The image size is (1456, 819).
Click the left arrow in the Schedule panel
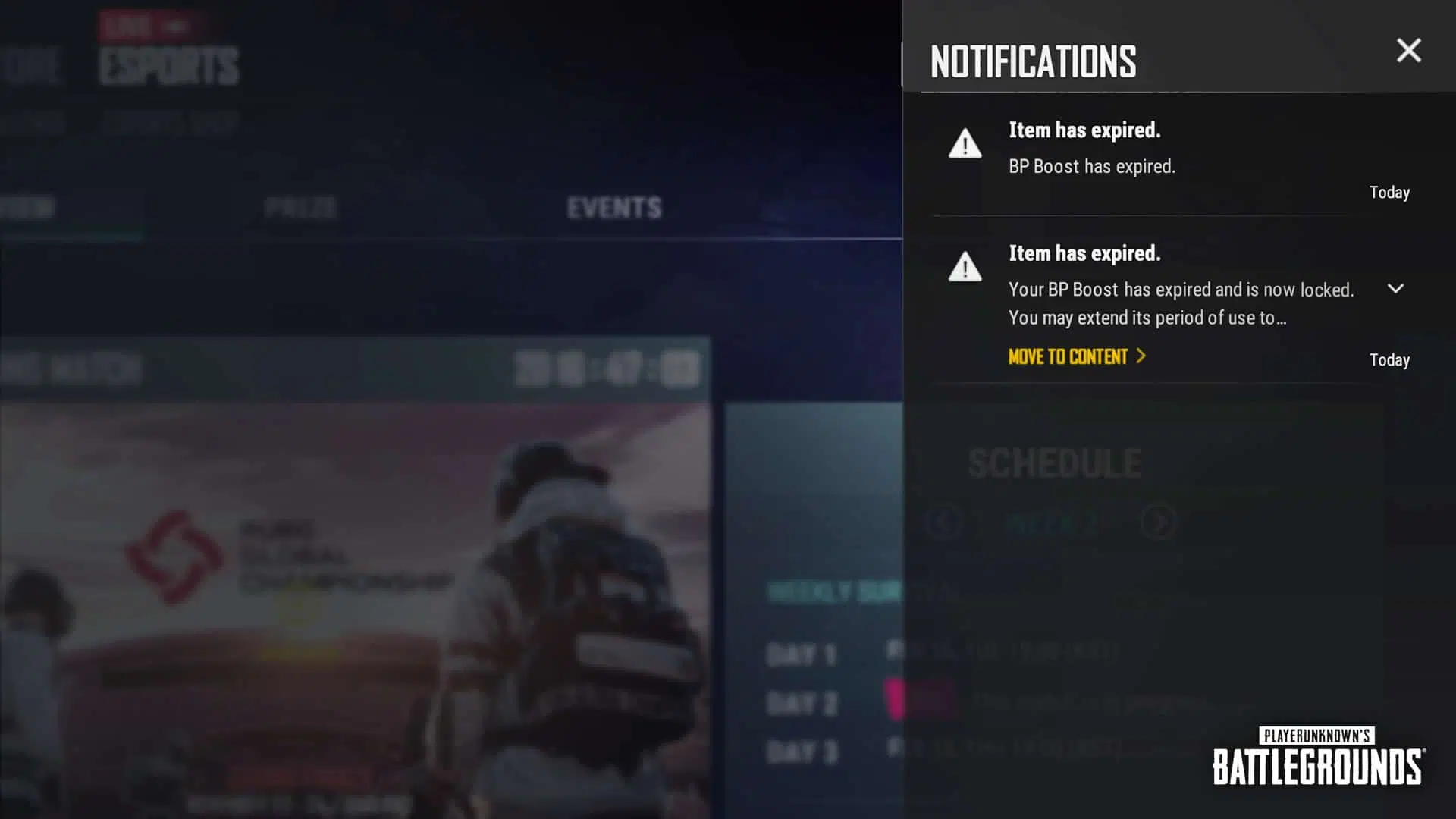coord(943,522)
